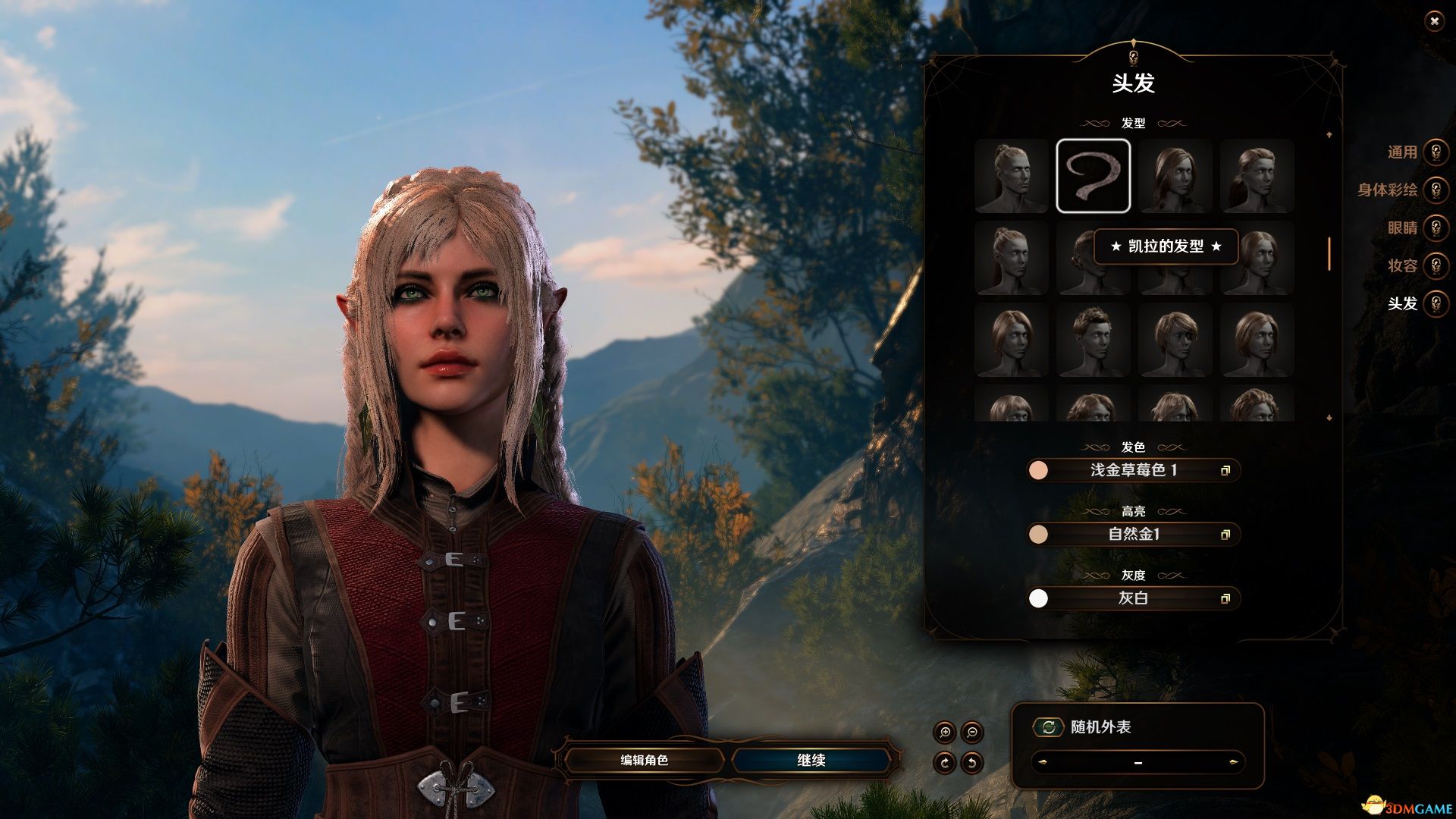Select the highlighted braid hairstyle tile
This screenshot has width=1456, height=819.
click(x=1093, y=175)
